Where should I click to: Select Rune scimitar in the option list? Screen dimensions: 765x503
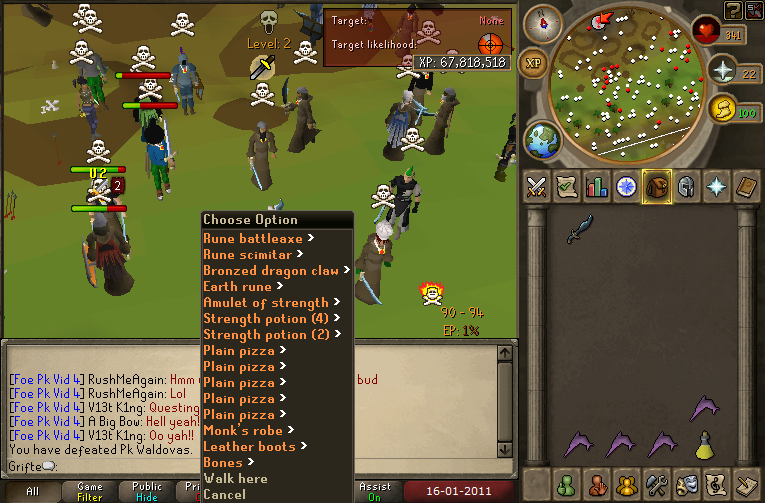click(248, 255)
